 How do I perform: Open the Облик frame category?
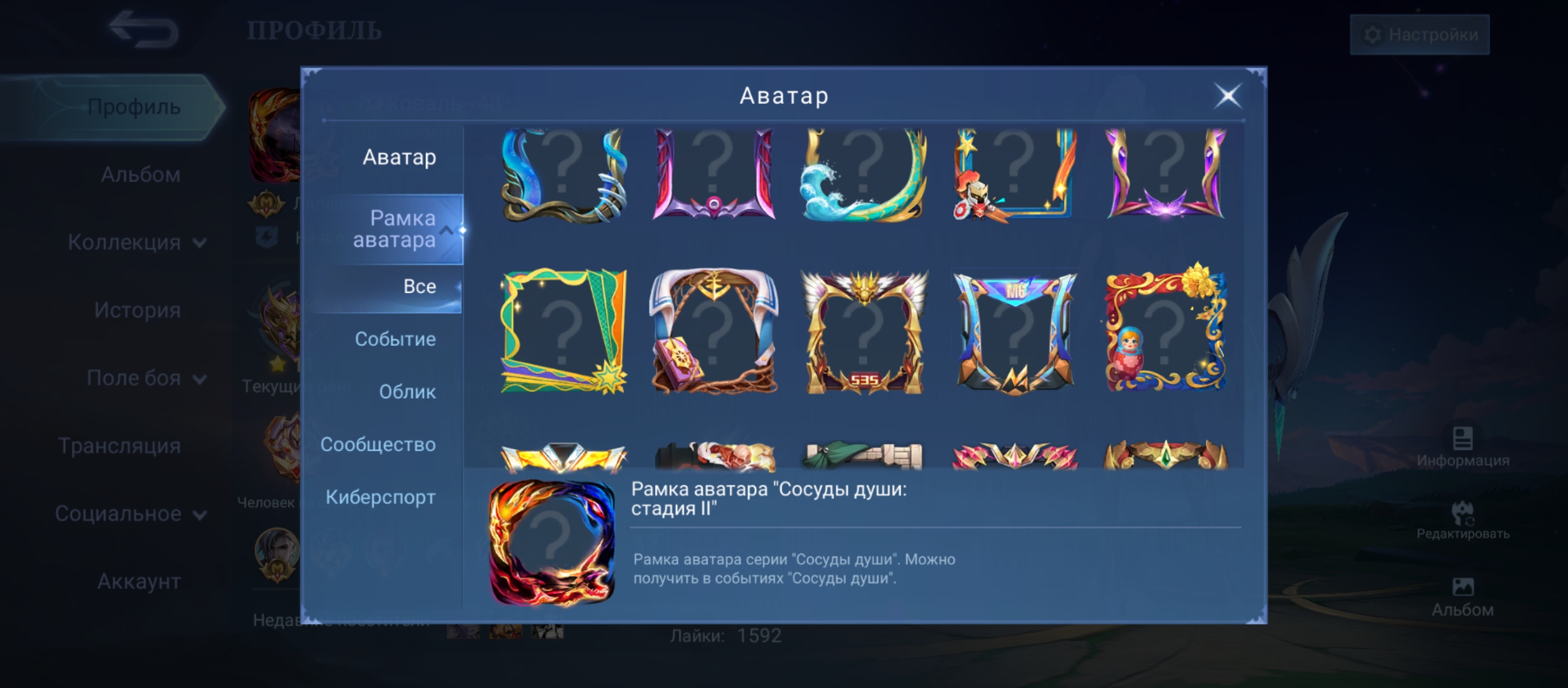407,392
